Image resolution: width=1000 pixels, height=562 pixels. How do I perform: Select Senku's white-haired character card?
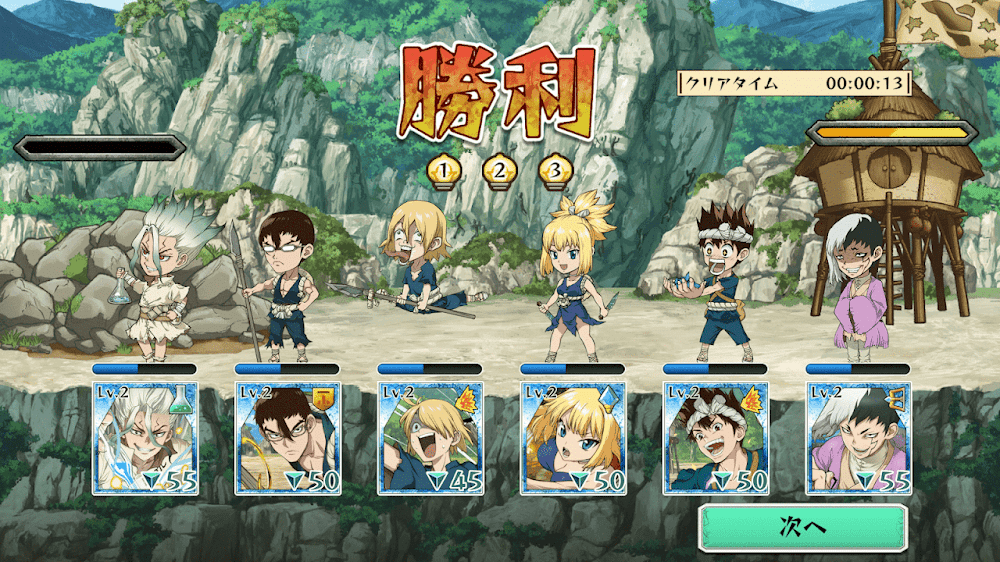pos(145,438)
